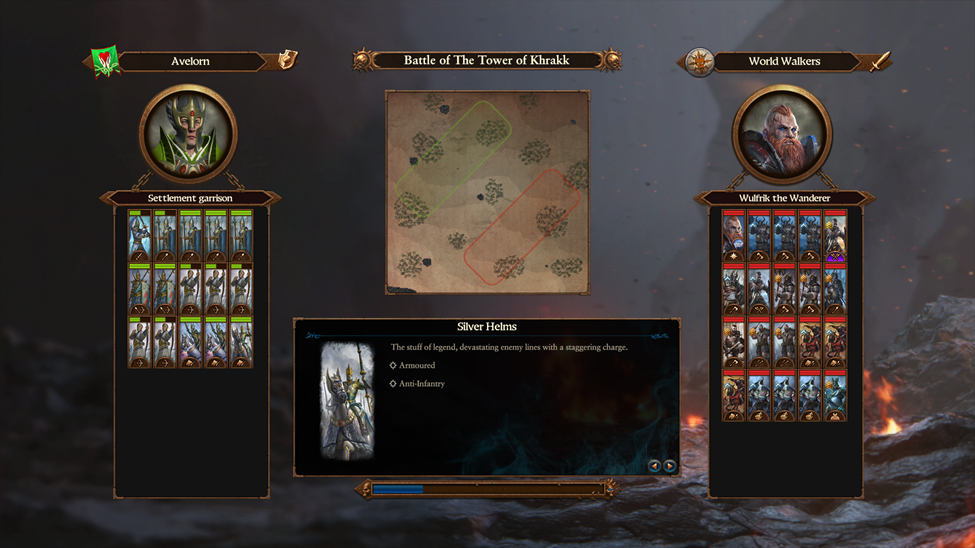Click the World Walkers faction emblem

pos(699,61)
